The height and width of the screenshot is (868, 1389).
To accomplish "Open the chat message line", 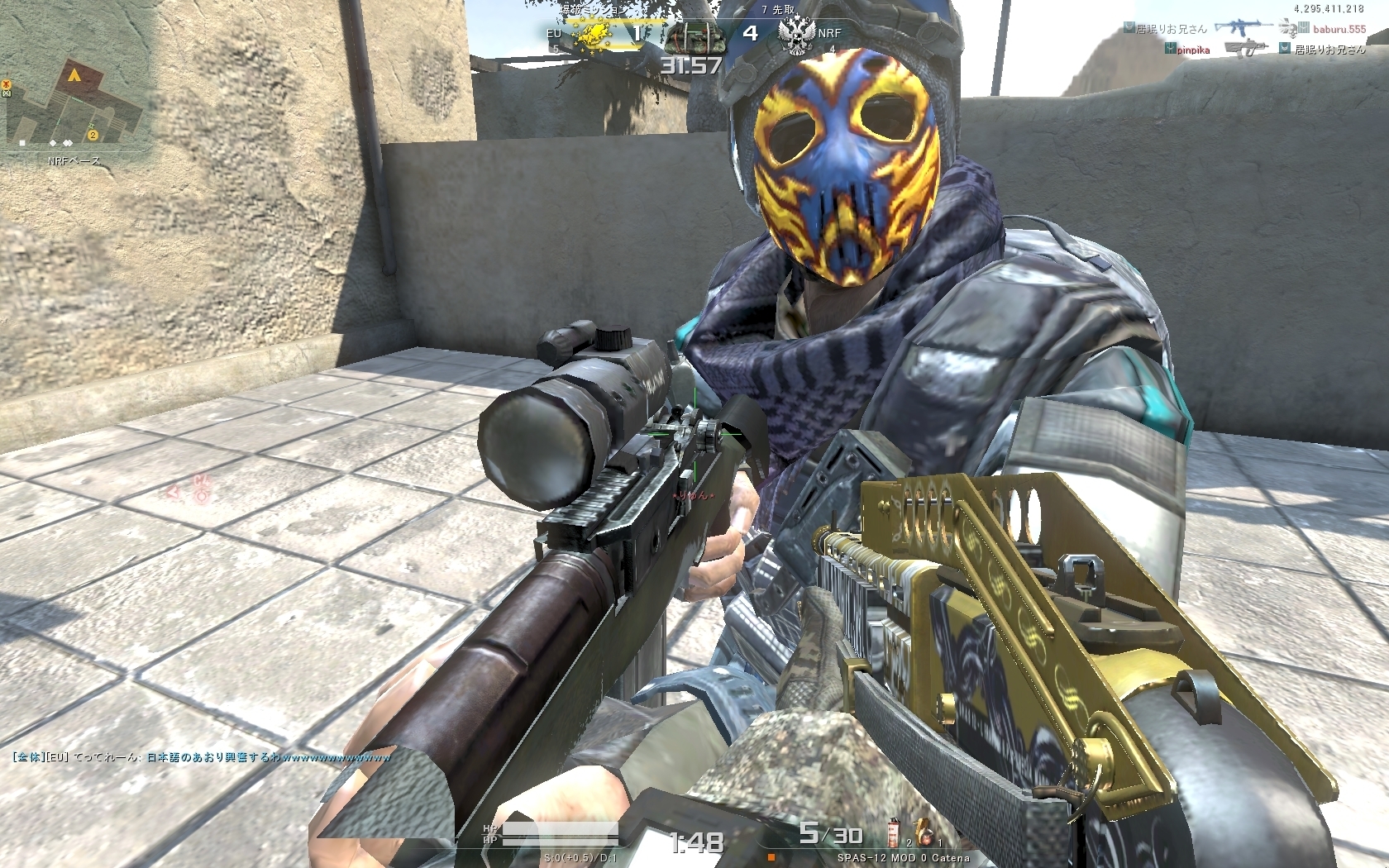I will (x=202, y=756).
